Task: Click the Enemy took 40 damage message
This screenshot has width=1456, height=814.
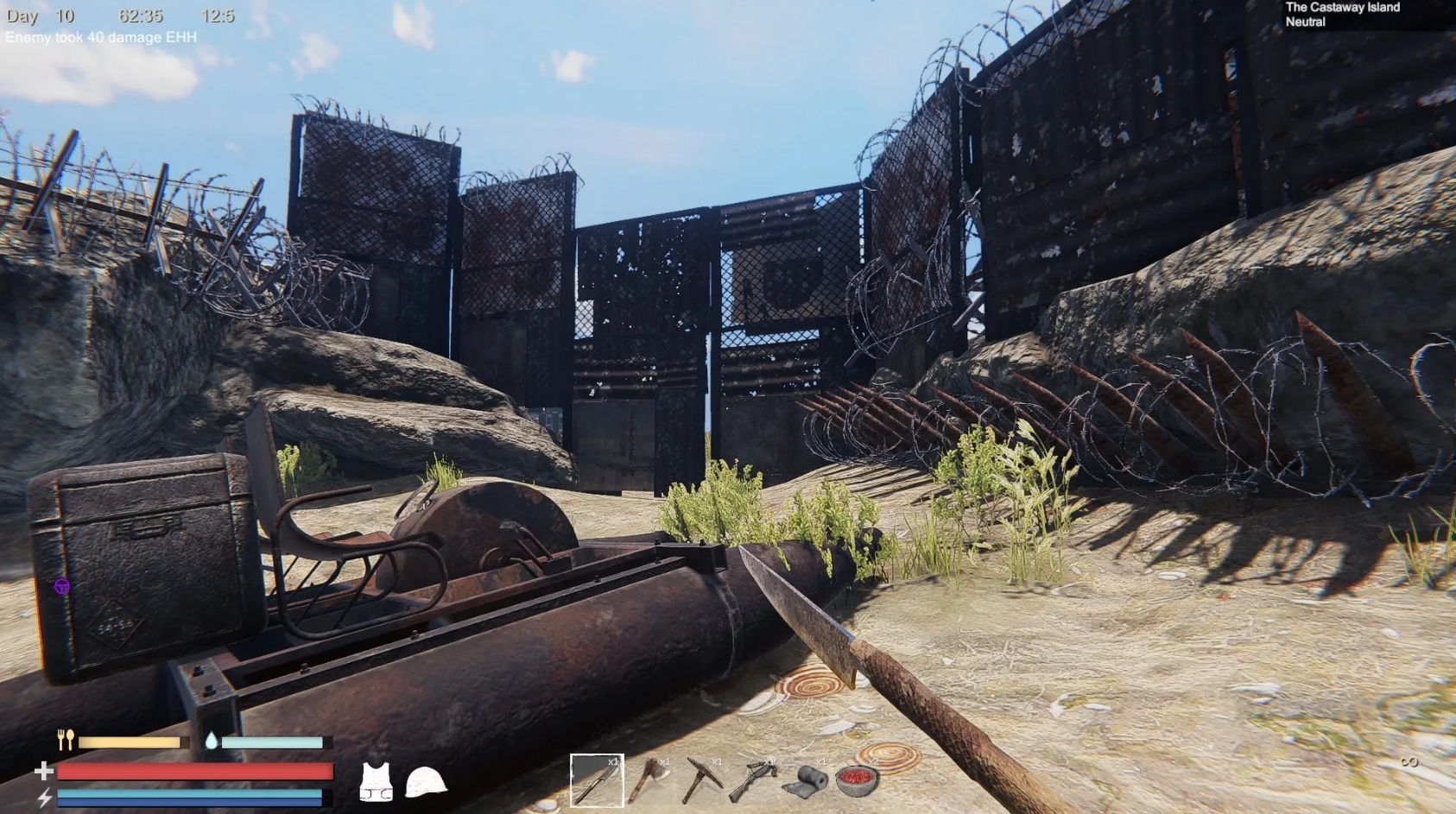Action: pyautogui.click(x=99, y=38)
